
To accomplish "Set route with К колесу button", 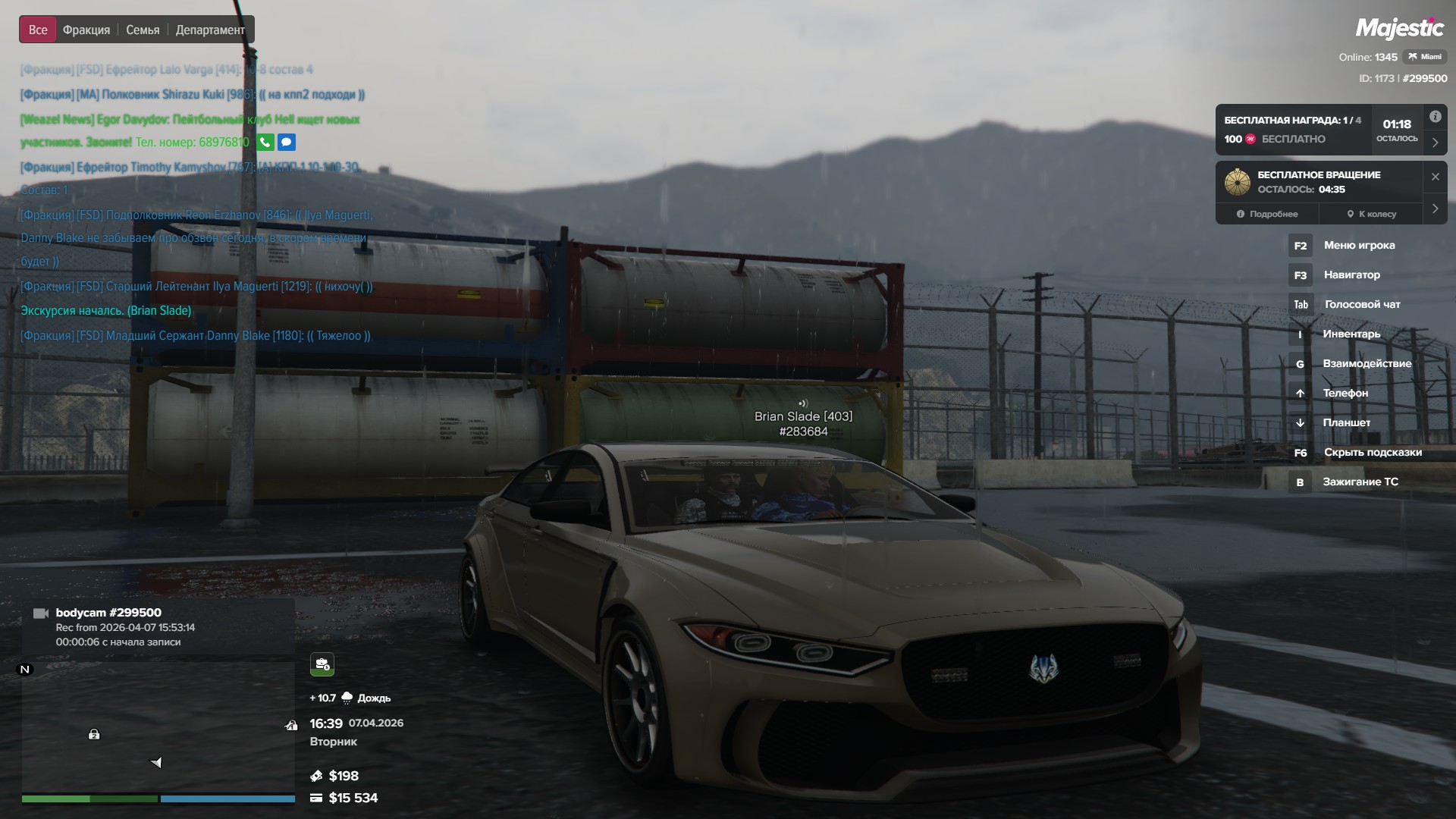I will [x=1371, y=214].
